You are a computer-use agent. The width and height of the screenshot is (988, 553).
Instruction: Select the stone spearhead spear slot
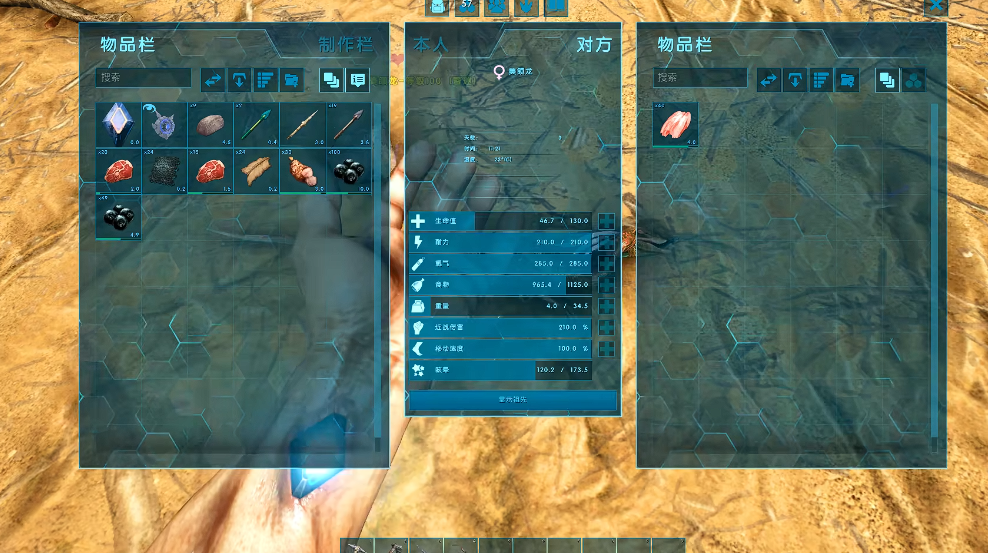coord(348,125)
